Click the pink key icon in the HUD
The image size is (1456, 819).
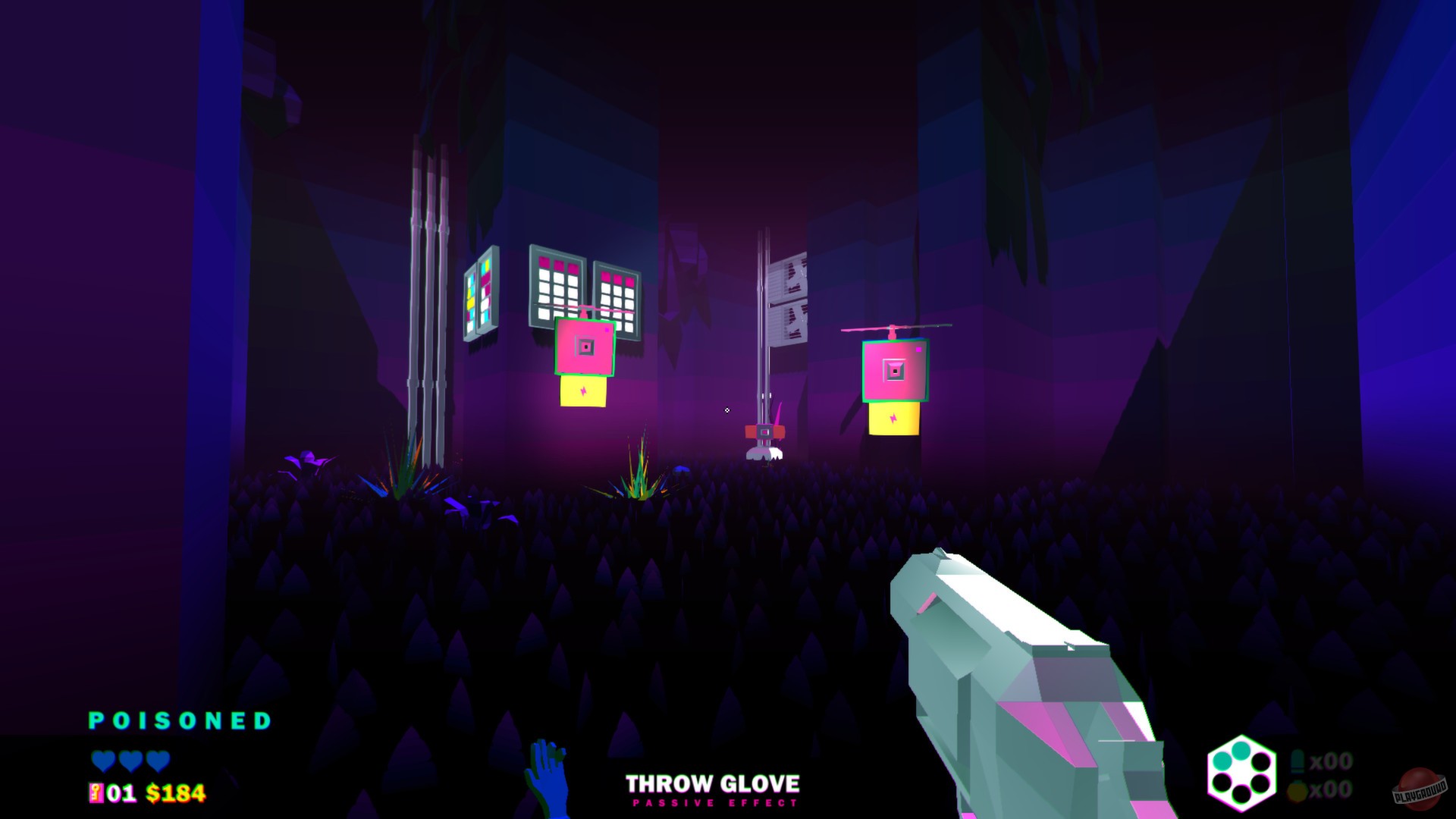click(x=96, y=793)
